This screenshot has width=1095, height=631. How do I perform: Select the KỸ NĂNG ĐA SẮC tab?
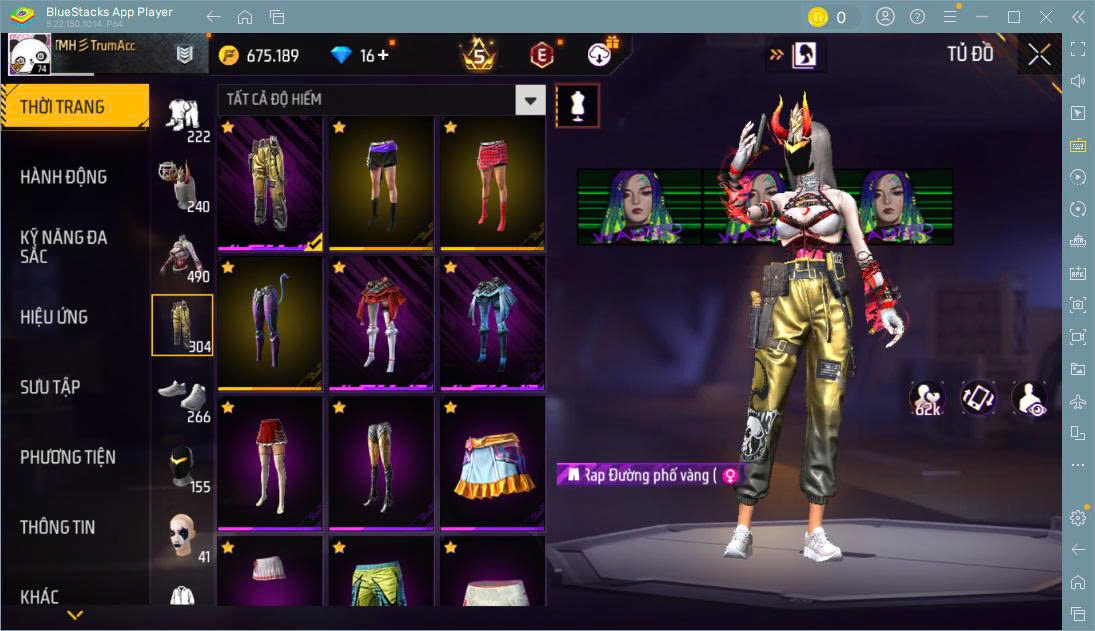point(64,246)
